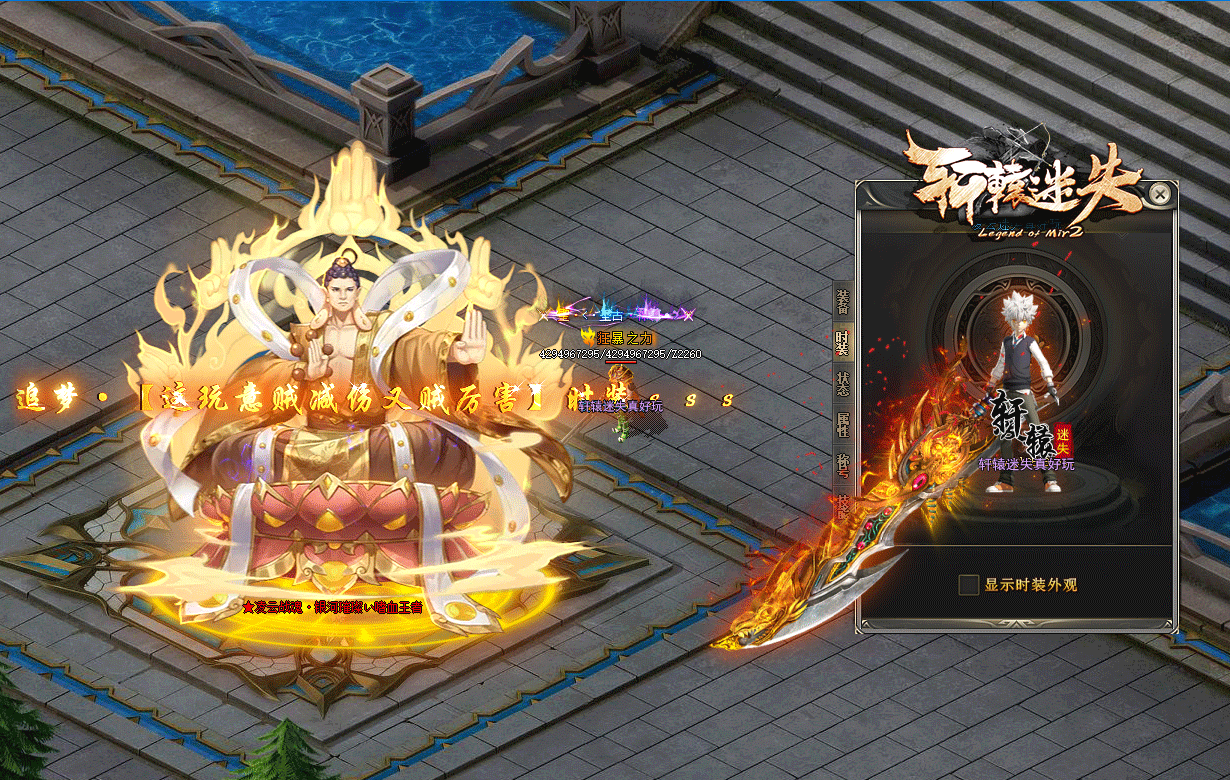Screen dimensions: 1230x780
Task: Switch to the 称号 title tab
Action: (842, 467)
